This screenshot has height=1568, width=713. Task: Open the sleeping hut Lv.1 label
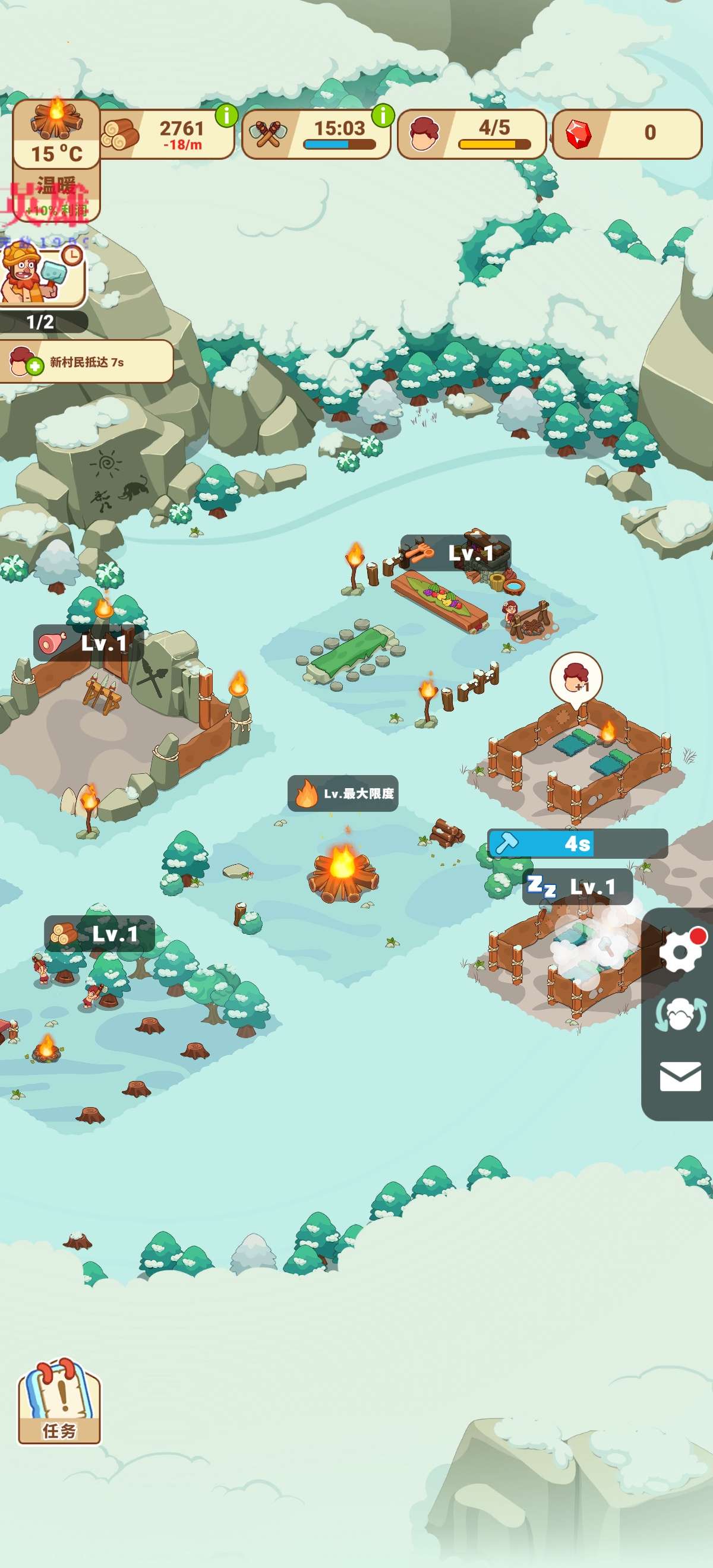[x=576, y=887]
